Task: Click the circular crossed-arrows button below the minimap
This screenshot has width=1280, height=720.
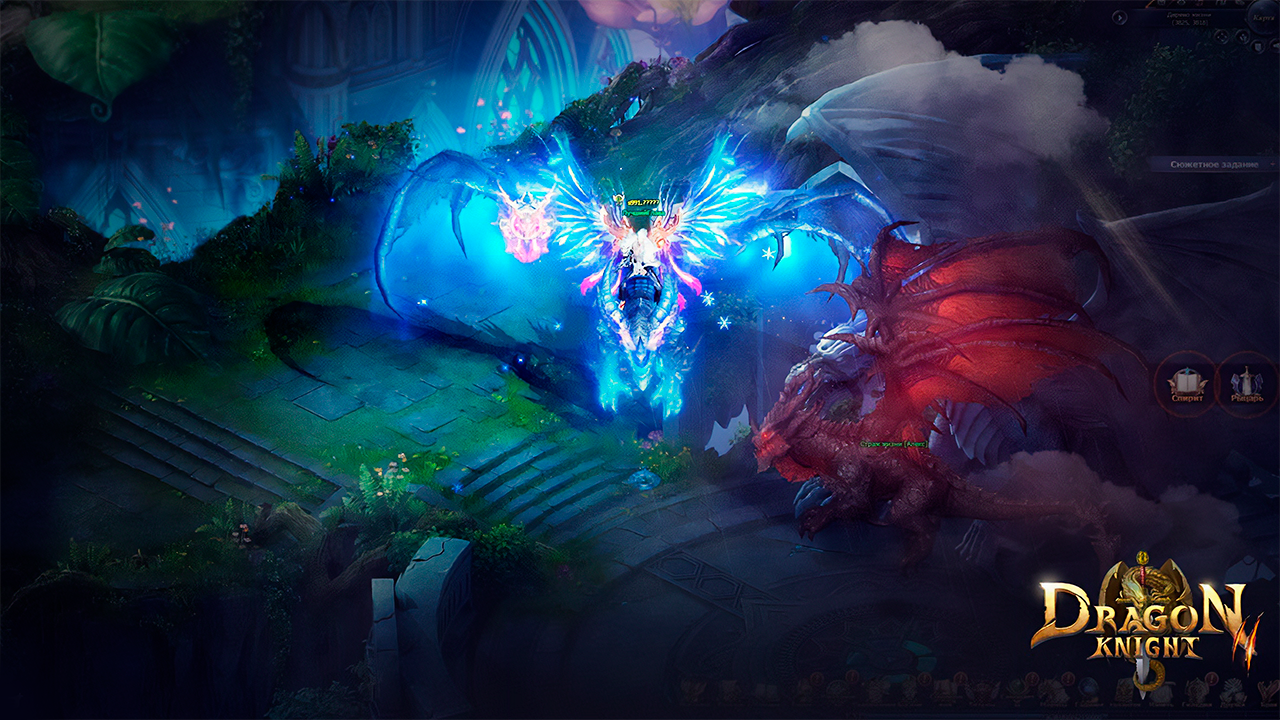Action: [x=1221, y=37]
